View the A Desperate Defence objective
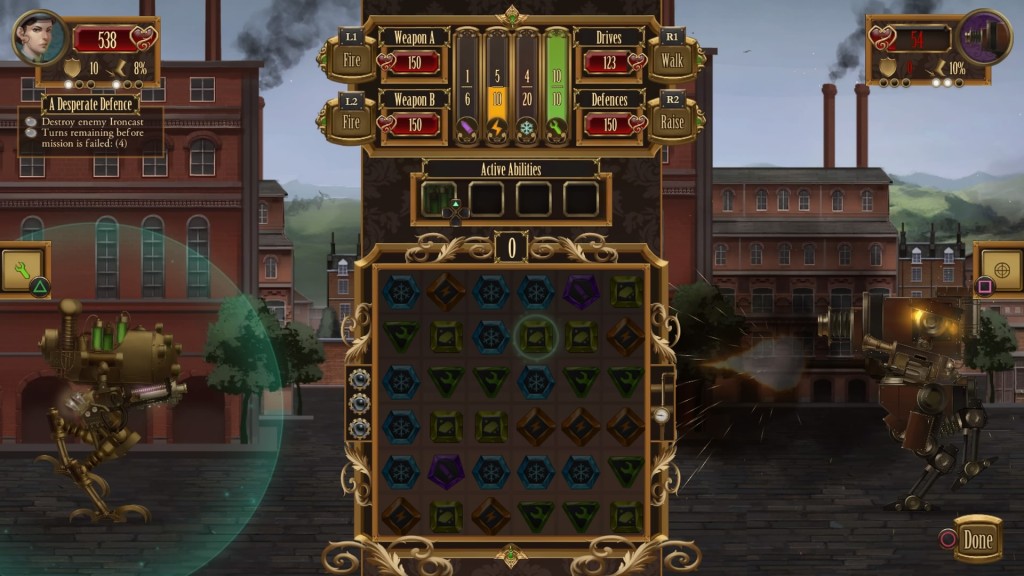 tap(90, 104)
